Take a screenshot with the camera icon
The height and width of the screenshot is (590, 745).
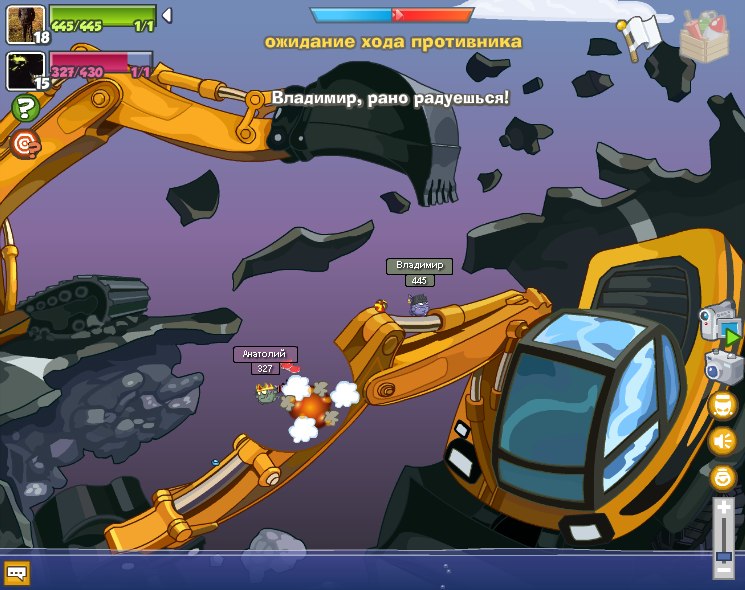[722, 367]
